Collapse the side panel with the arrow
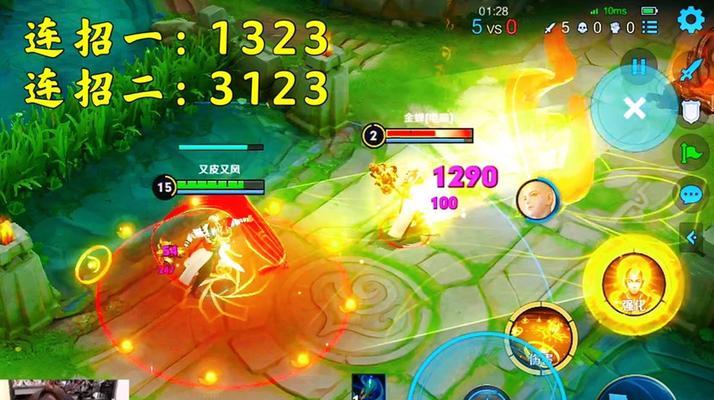This screenshot has height=400, width=714. point(691,237)
